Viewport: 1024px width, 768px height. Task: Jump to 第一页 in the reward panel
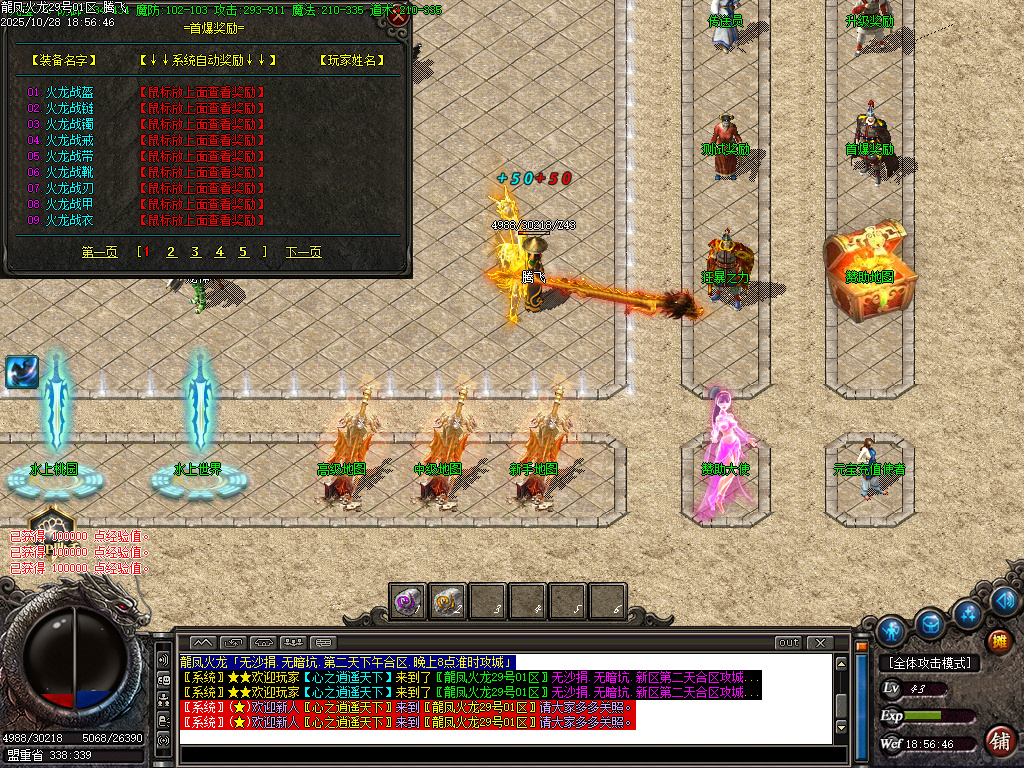tap(99, 252)
